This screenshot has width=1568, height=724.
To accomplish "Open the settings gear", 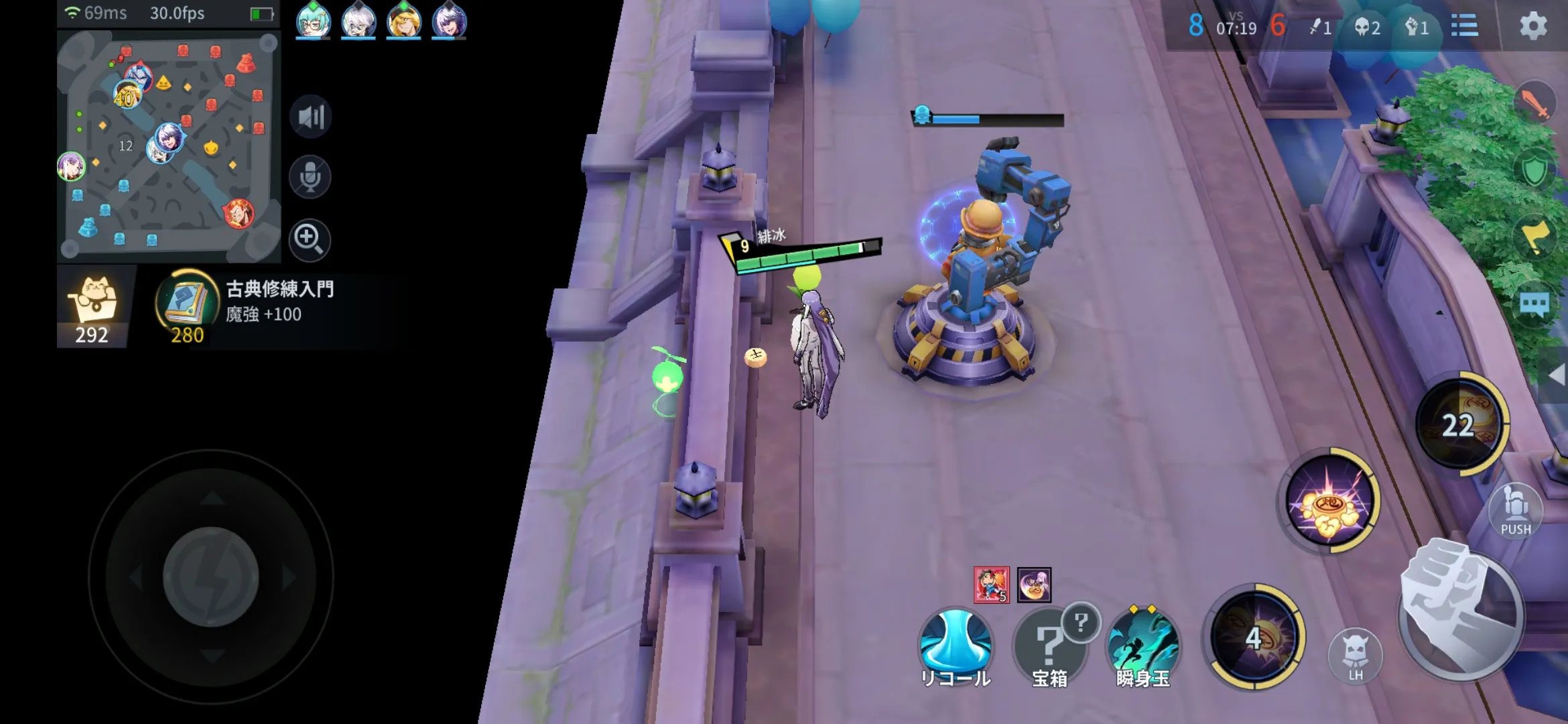I will point(1532,26).
